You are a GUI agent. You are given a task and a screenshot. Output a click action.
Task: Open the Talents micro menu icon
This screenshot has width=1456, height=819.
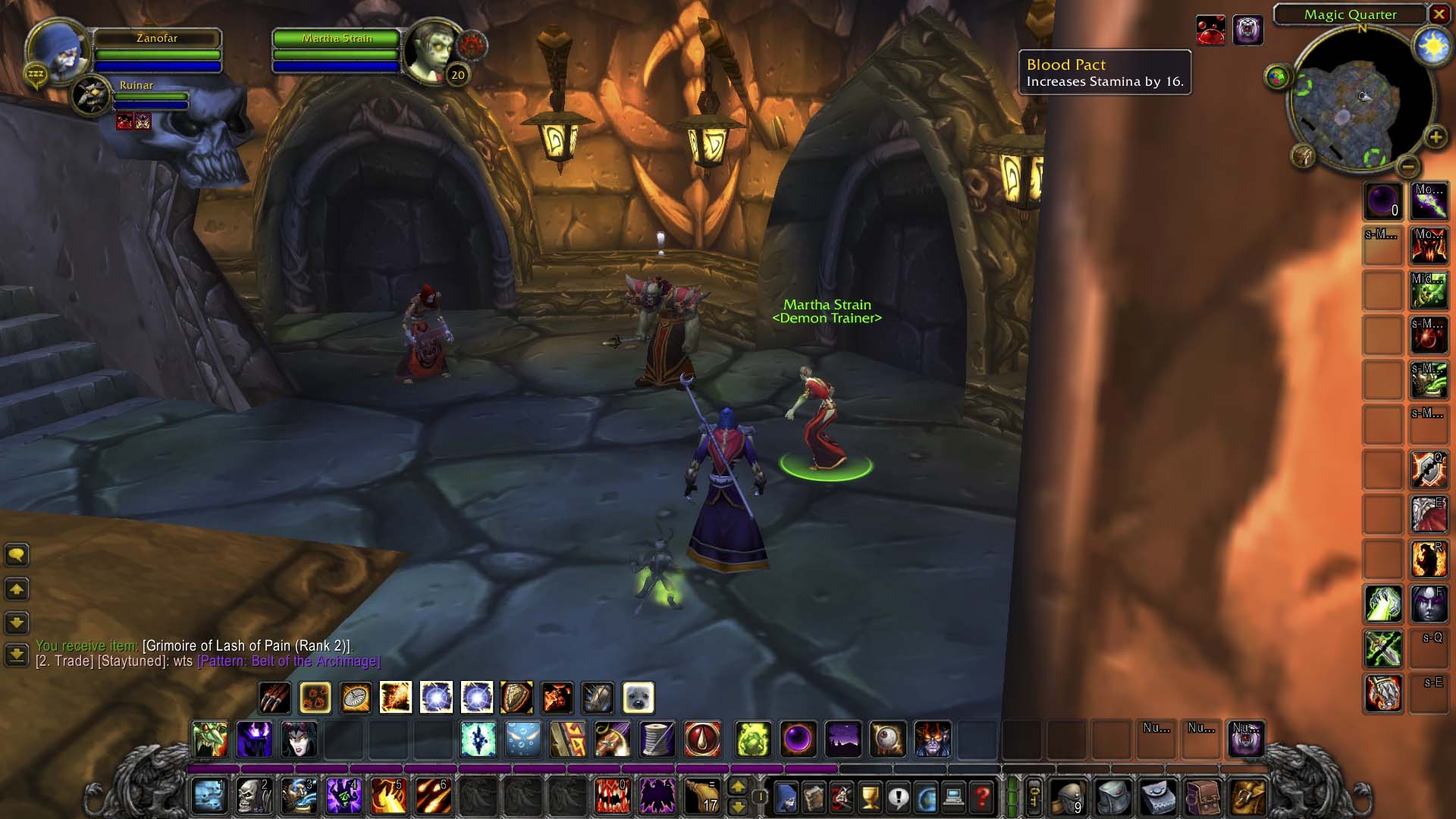pos(843,798)
